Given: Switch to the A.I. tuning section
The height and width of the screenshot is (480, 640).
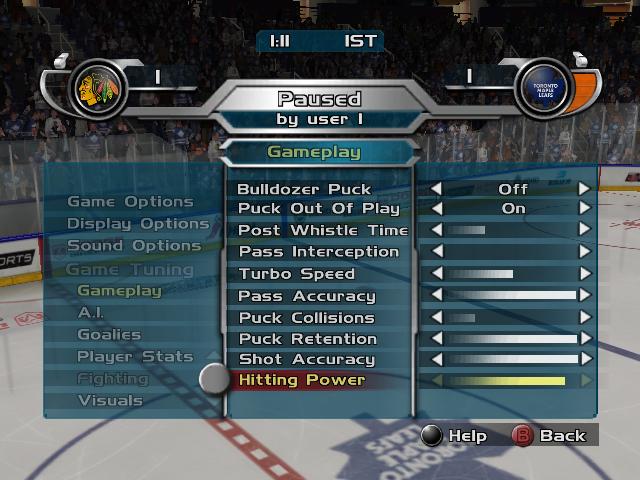Looking at the screenshot, I should (91, 313).
